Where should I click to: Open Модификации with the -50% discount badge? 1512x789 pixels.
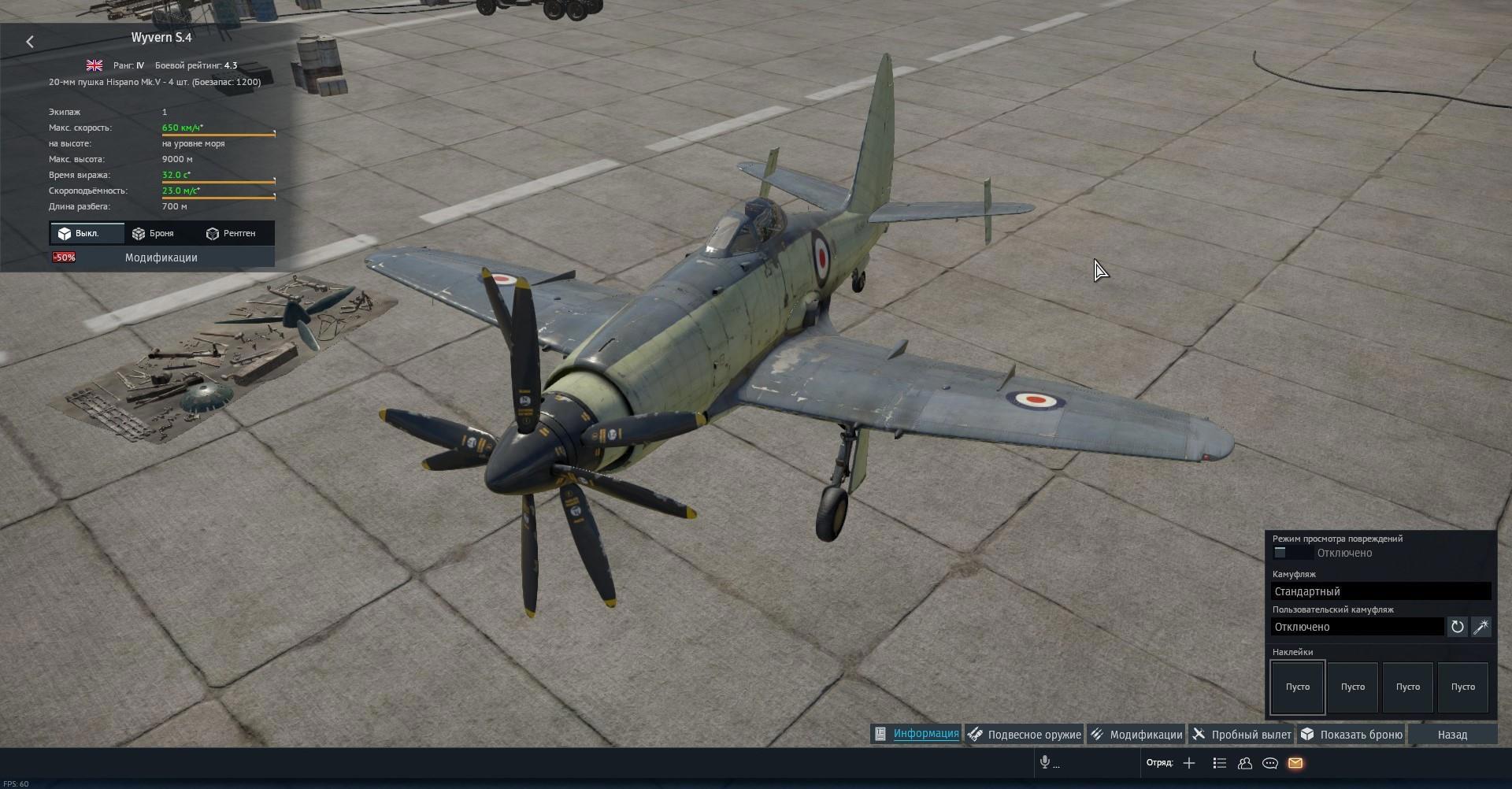point(161,257)
